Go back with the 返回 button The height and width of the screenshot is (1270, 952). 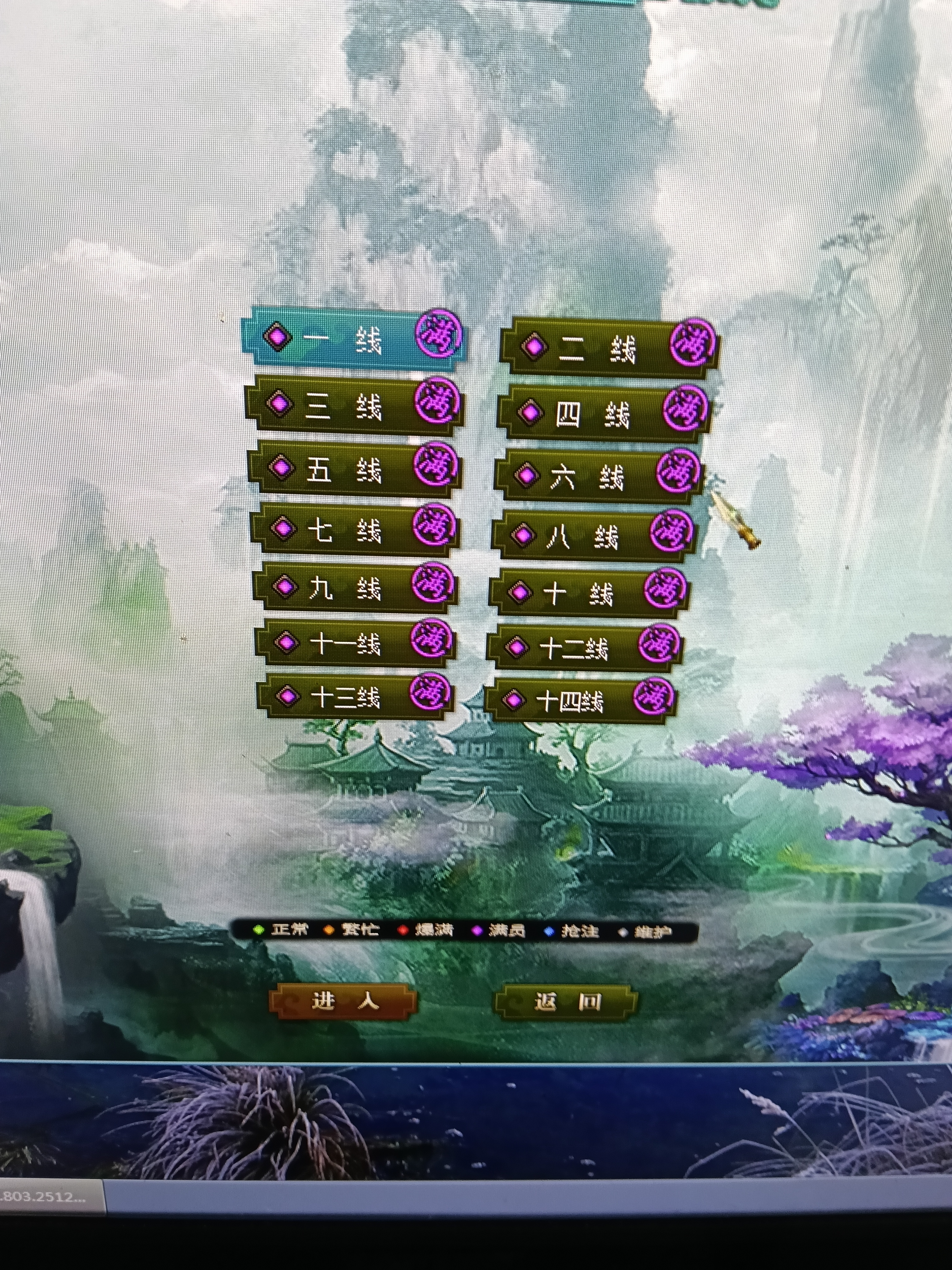click(x=566, y=1002)
